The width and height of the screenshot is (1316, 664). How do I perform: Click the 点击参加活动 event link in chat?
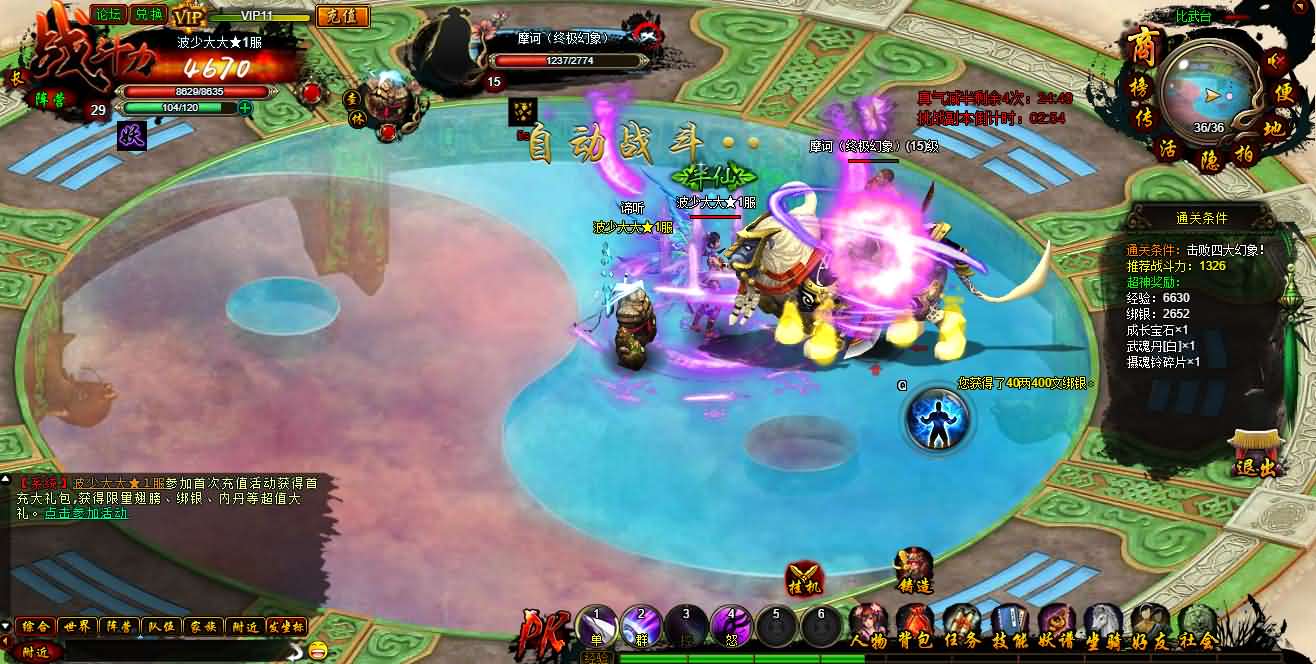pos(86,513)
